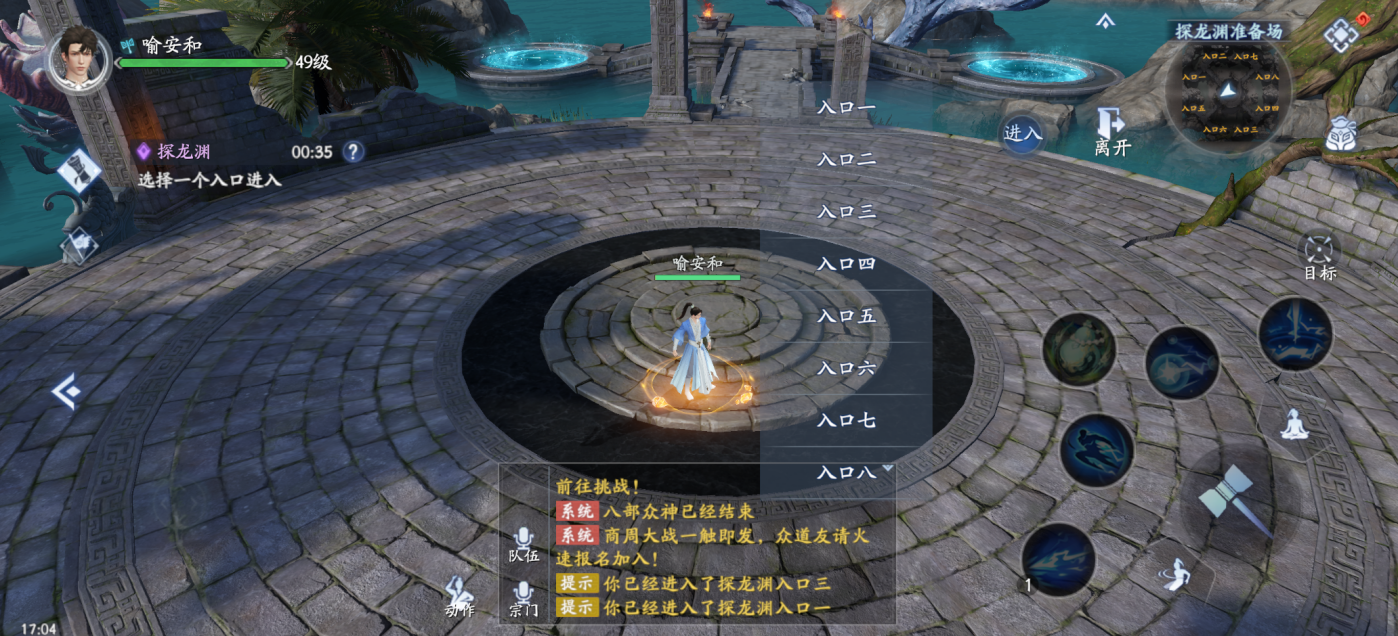Image resolution: width=1398 pixels, height=636 pixels.
Task: Expand the left-side arrow panel toggle
Action: coord(66,391)
